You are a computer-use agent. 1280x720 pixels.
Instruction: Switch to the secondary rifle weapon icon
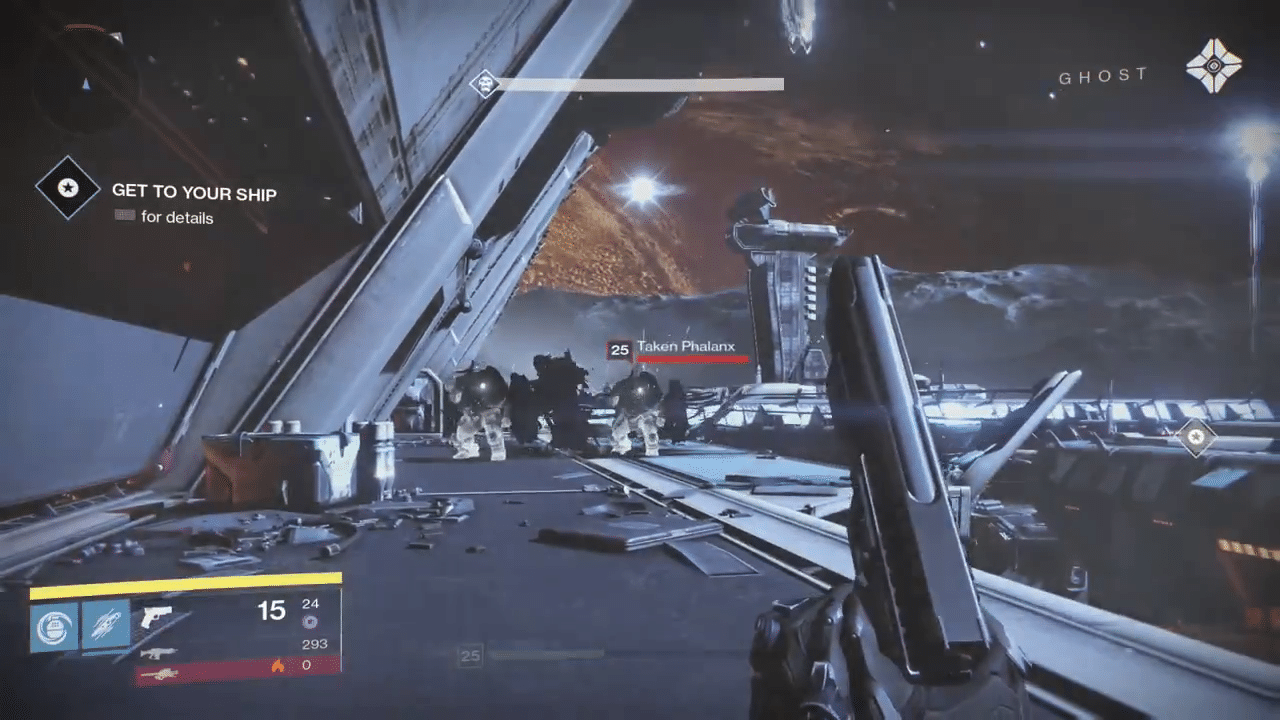point(156,652)
